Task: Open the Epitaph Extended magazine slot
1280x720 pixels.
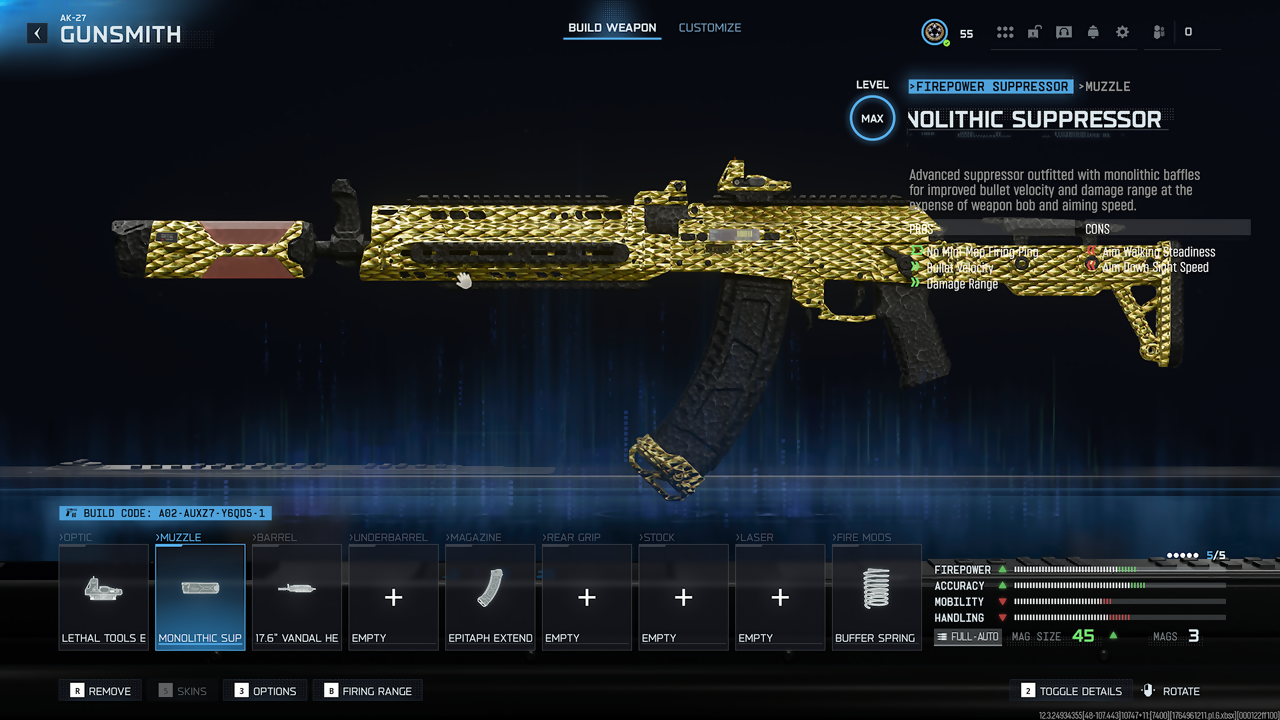Action: (490, 597)
